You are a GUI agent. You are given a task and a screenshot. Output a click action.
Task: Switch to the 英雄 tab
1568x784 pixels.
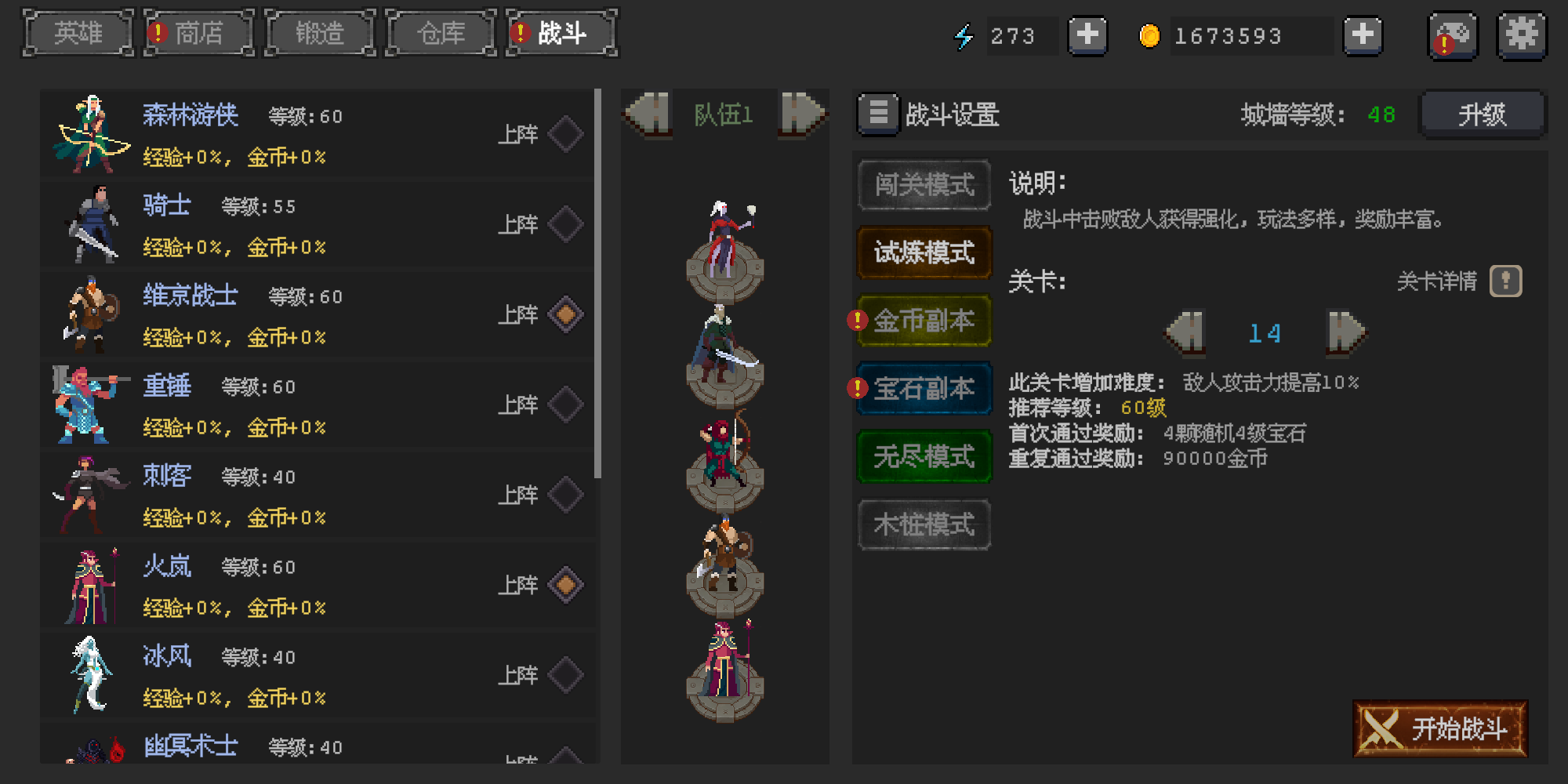coord(78,33)
